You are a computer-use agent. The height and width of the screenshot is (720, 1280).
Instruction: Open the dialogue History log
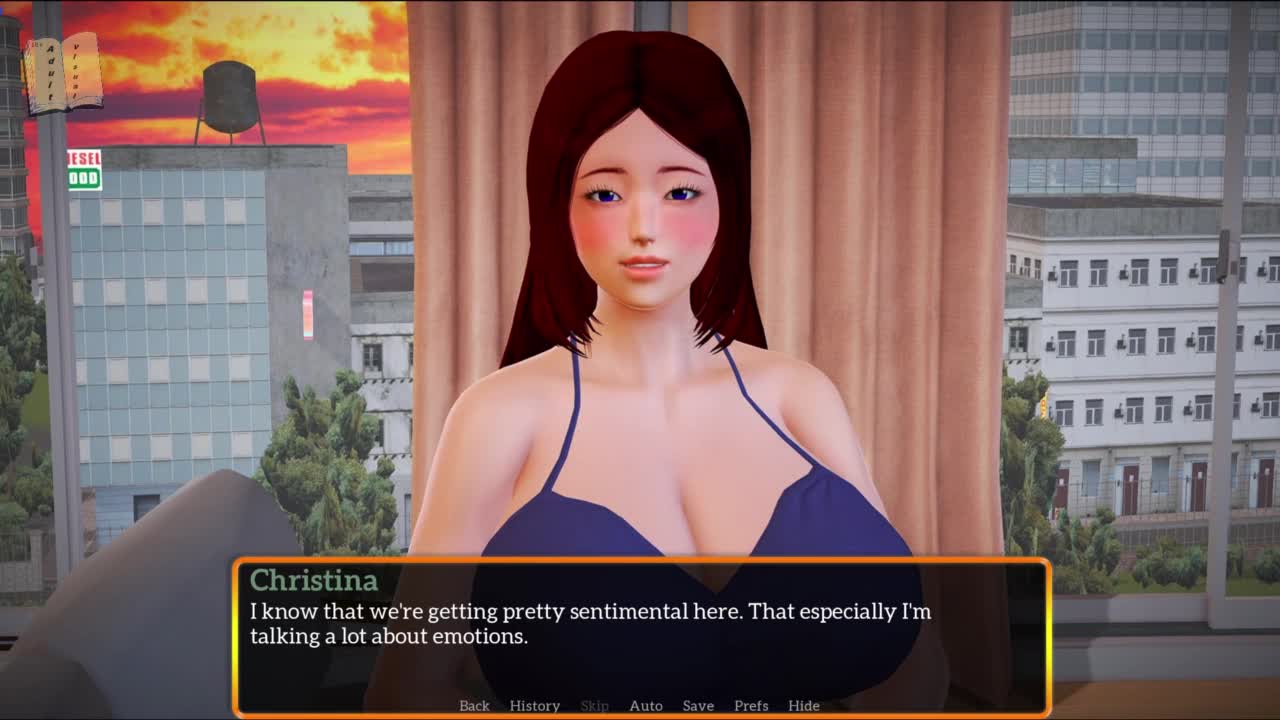(534, 705)
